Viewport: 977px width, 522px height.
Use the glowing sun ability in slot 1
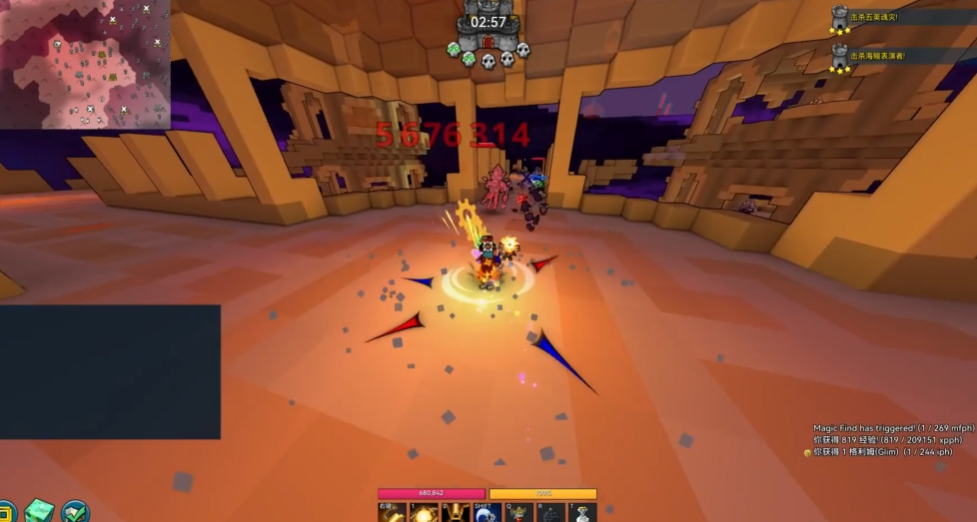point(424,512)
